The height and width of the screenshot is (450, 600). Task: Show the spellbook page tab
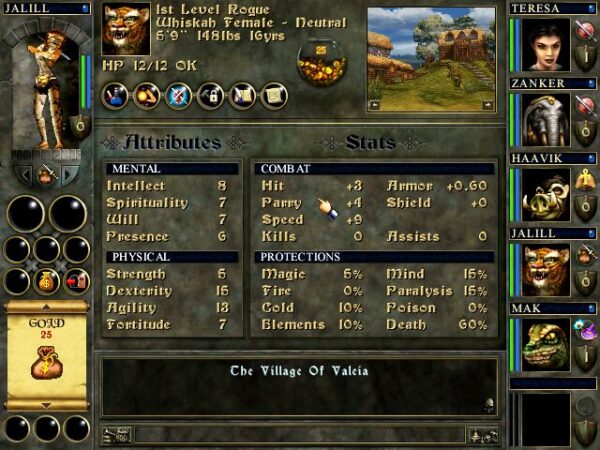click(241, 96)
